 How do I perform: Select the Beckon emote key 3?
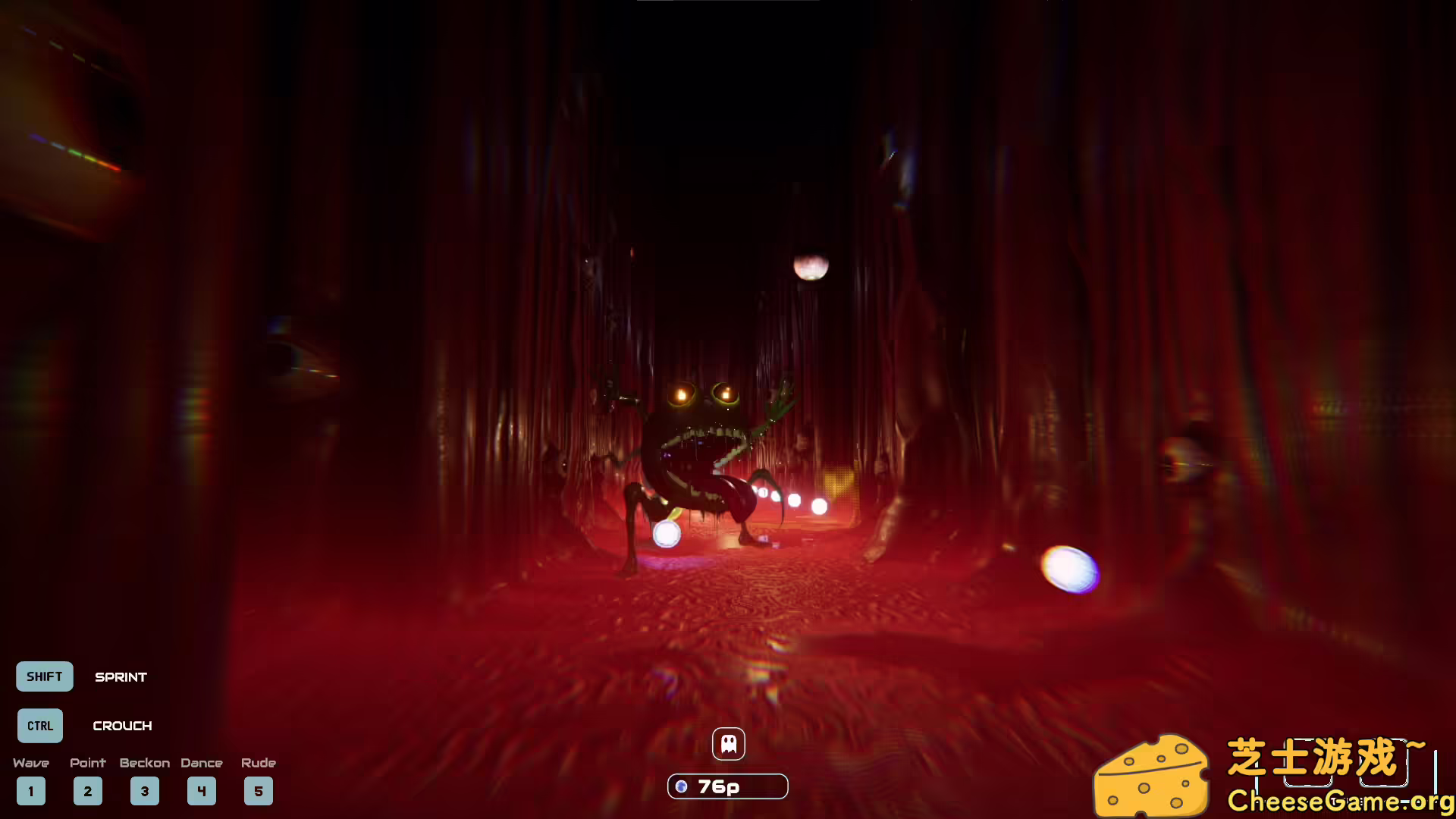145,791
